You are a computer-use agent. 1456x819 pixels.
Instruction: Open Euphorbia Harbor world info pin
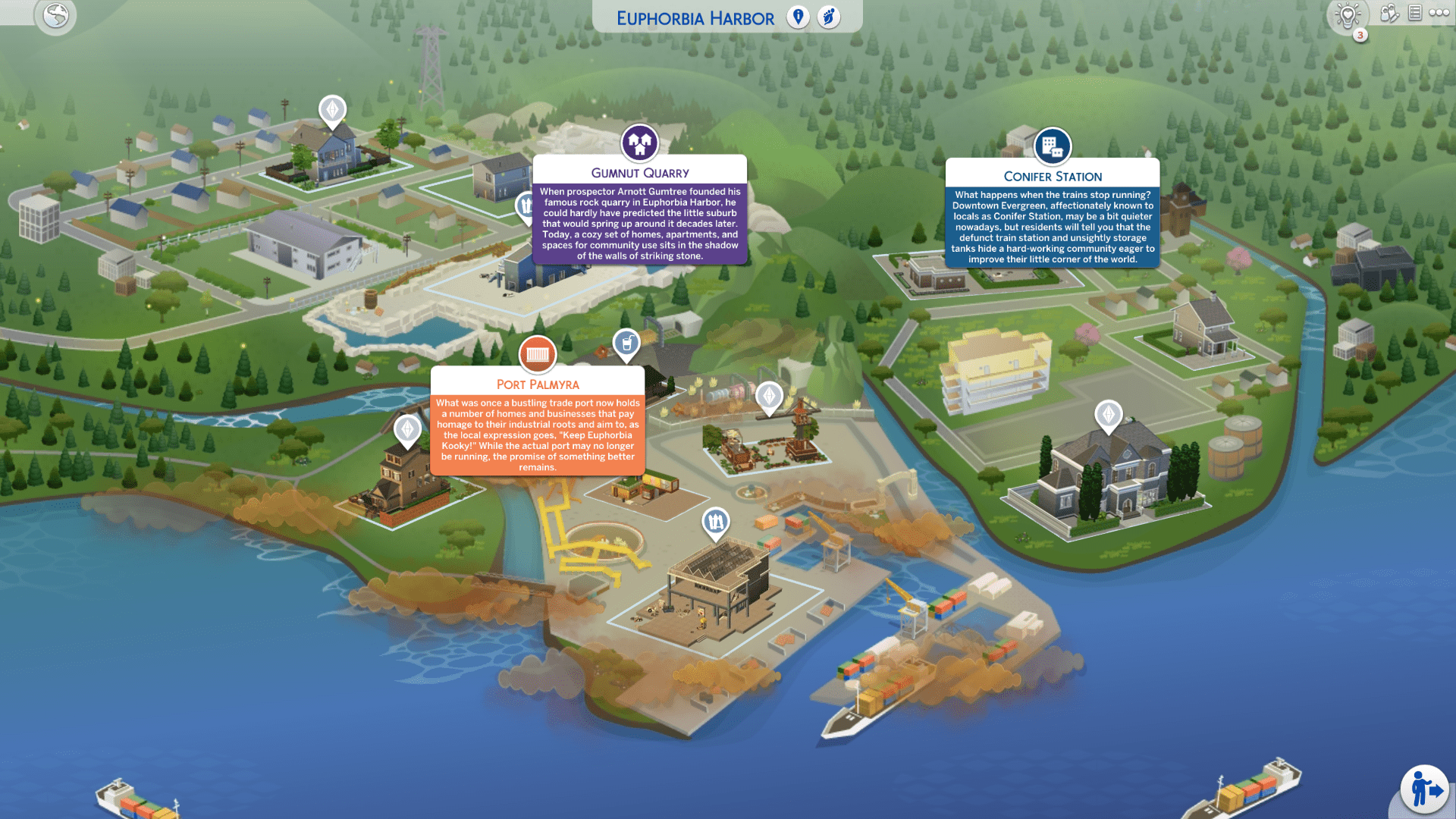[798, 17]
